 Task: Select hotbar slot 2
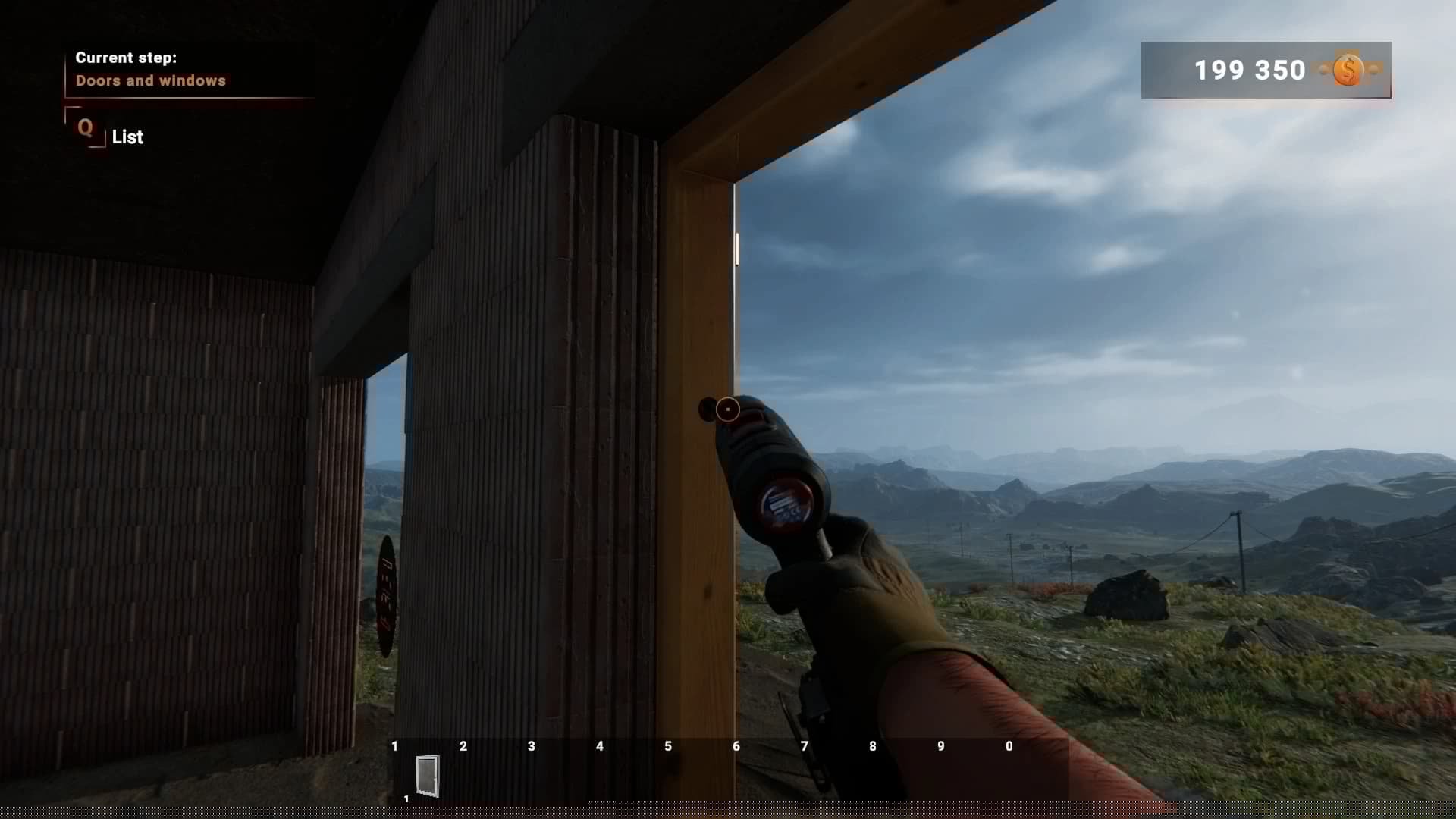[x=463, y=746]
